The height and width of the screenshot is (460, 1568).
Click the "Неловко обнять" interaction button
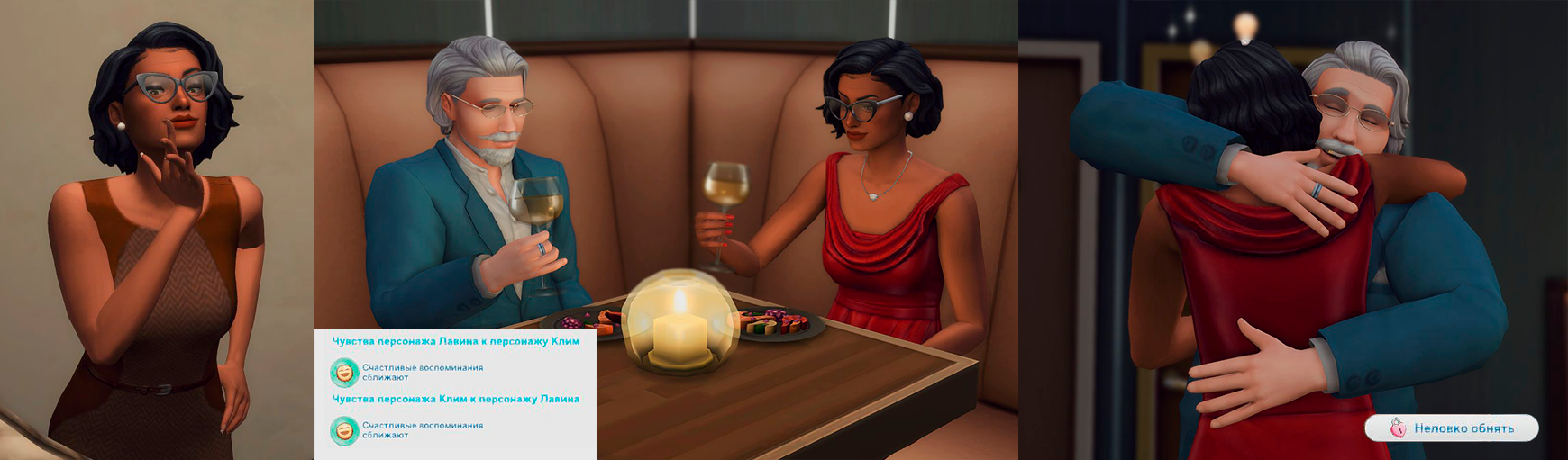1451,428
